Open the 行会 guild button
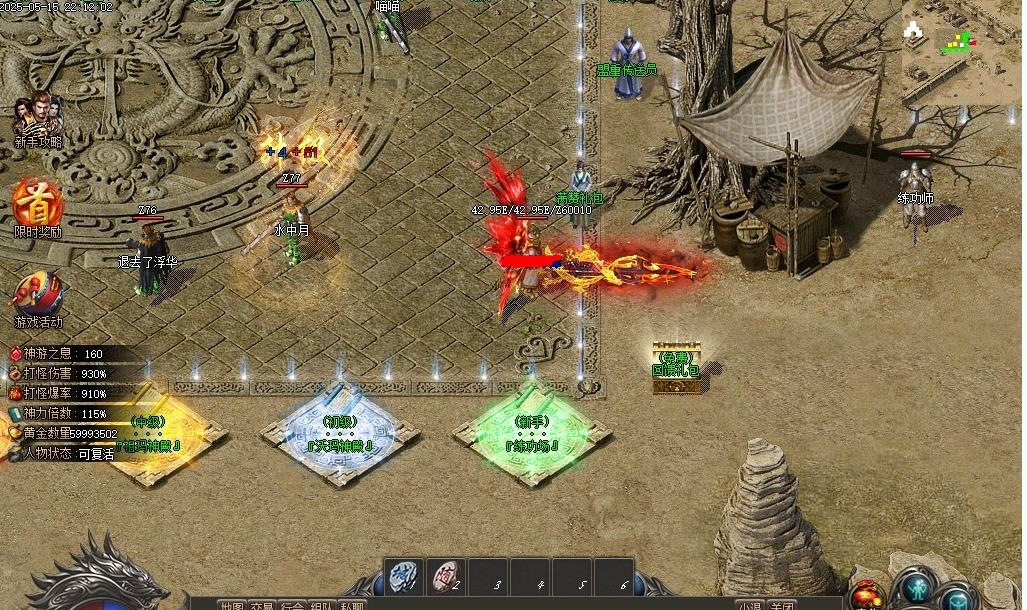This screenshot has width=1027, height=610. coord(292,605)
